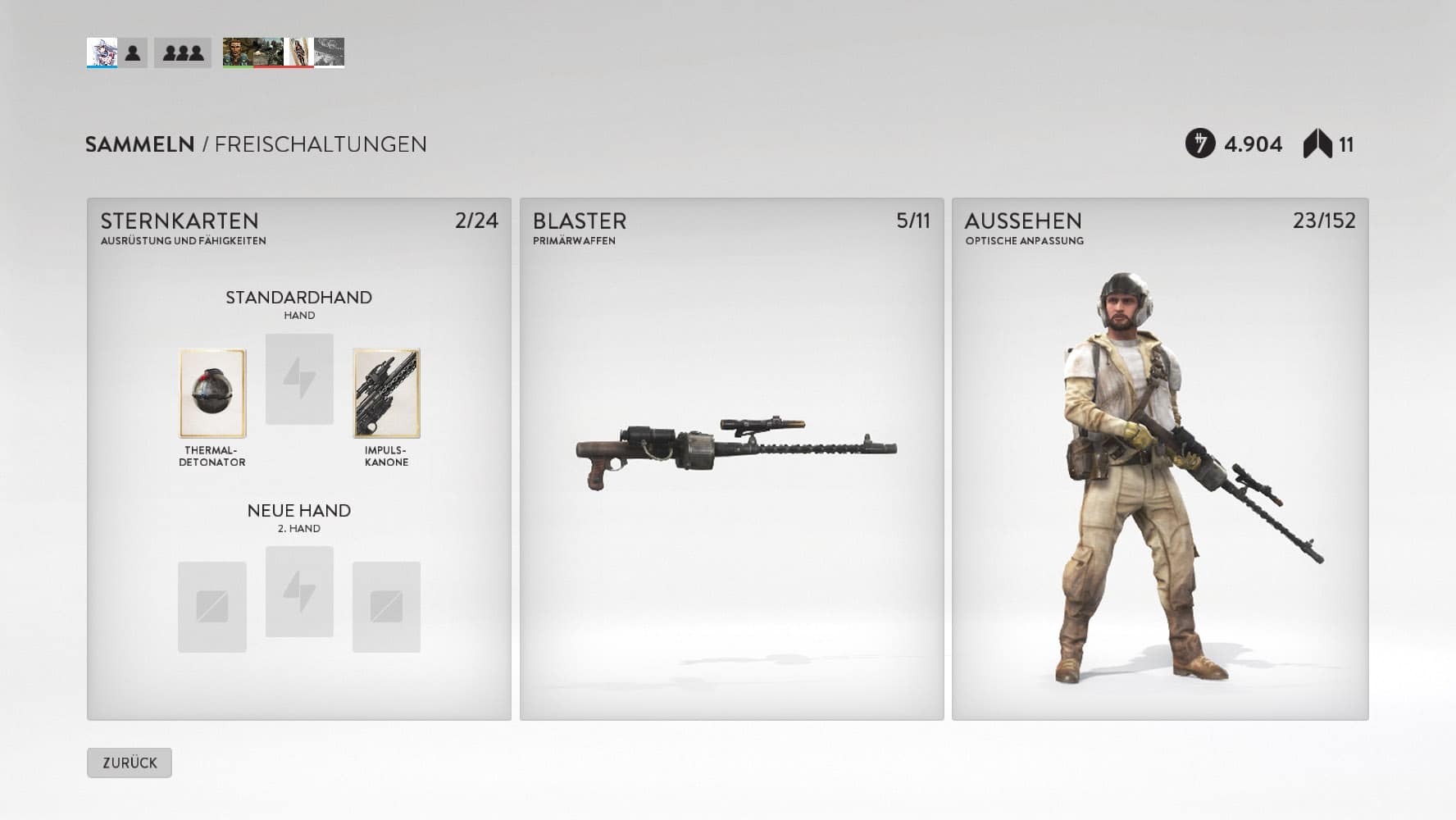The image size is (1456, 820).
Task: Click the Sammeln breadcrumb link
Action: click(x=139, y=144)
